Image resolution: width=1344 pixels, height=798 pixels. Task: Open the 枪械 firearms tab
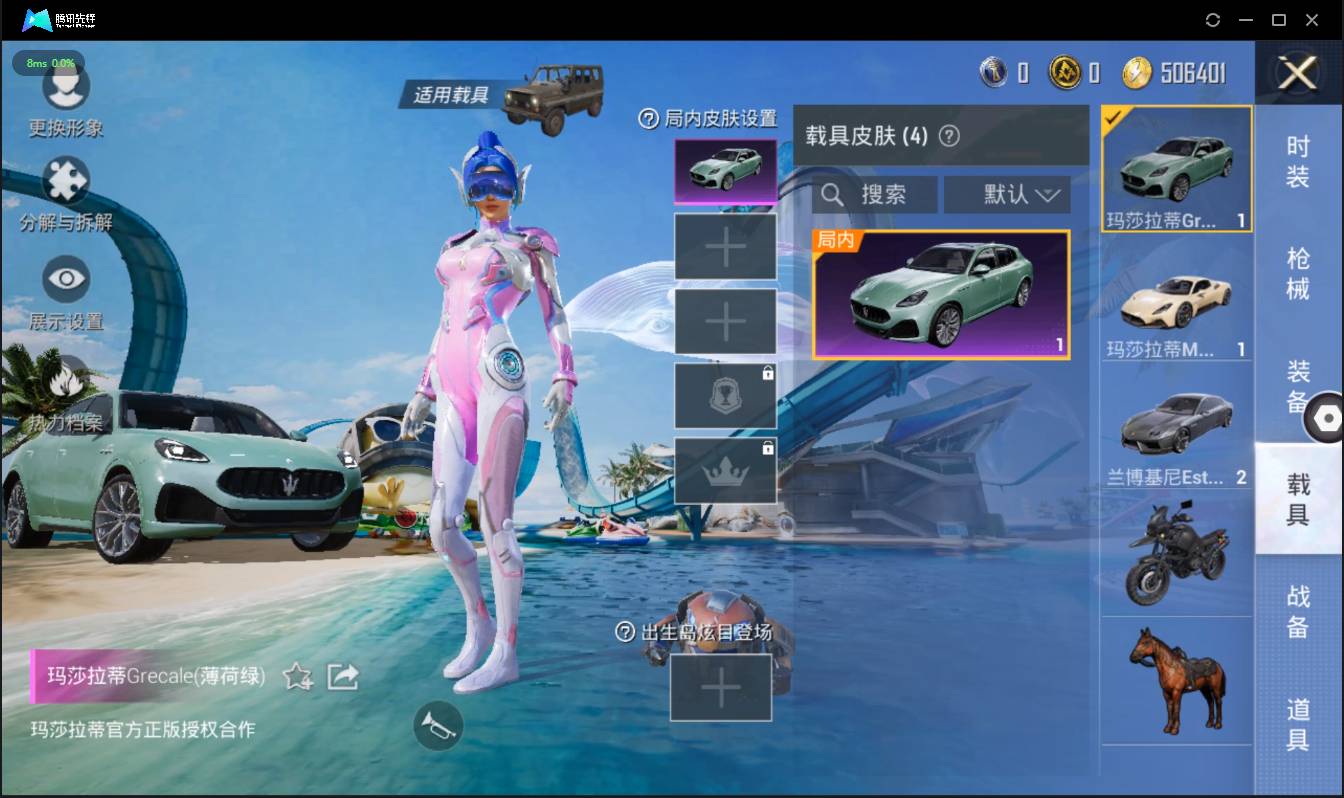pyautogui.click(x=1298, y=273)
